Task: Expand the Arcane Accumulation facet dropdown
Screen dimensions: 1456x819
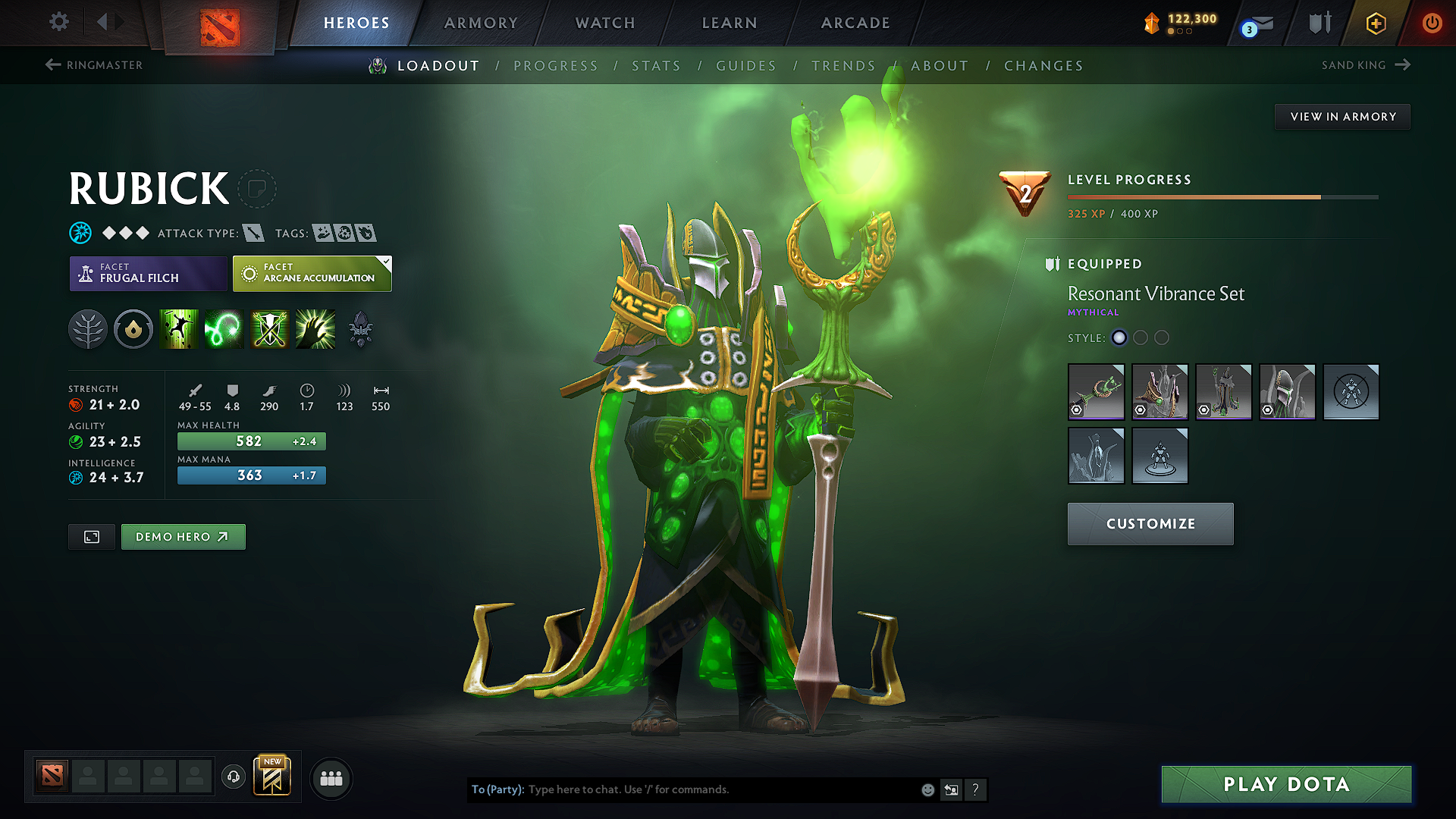Action: pyautogui.click(x=386, y=263)
